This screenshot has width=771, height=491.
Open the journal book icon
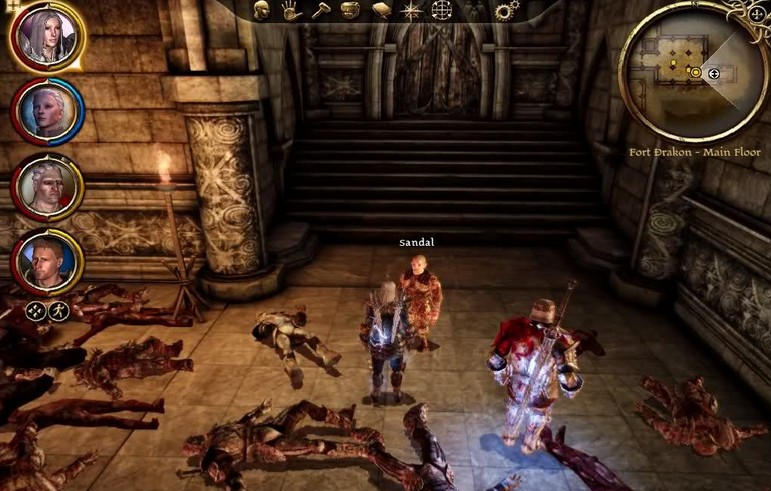click(x=381, y=11)
